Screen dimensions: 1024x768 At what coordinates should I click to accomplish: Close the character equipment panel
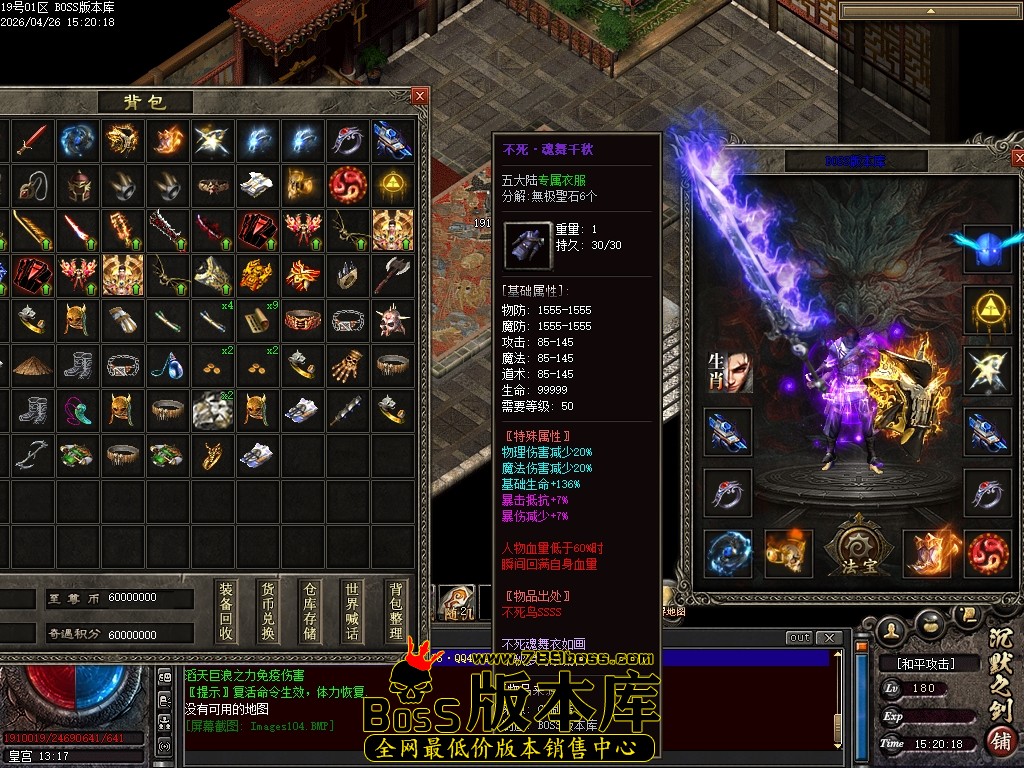pos(1018,159)
